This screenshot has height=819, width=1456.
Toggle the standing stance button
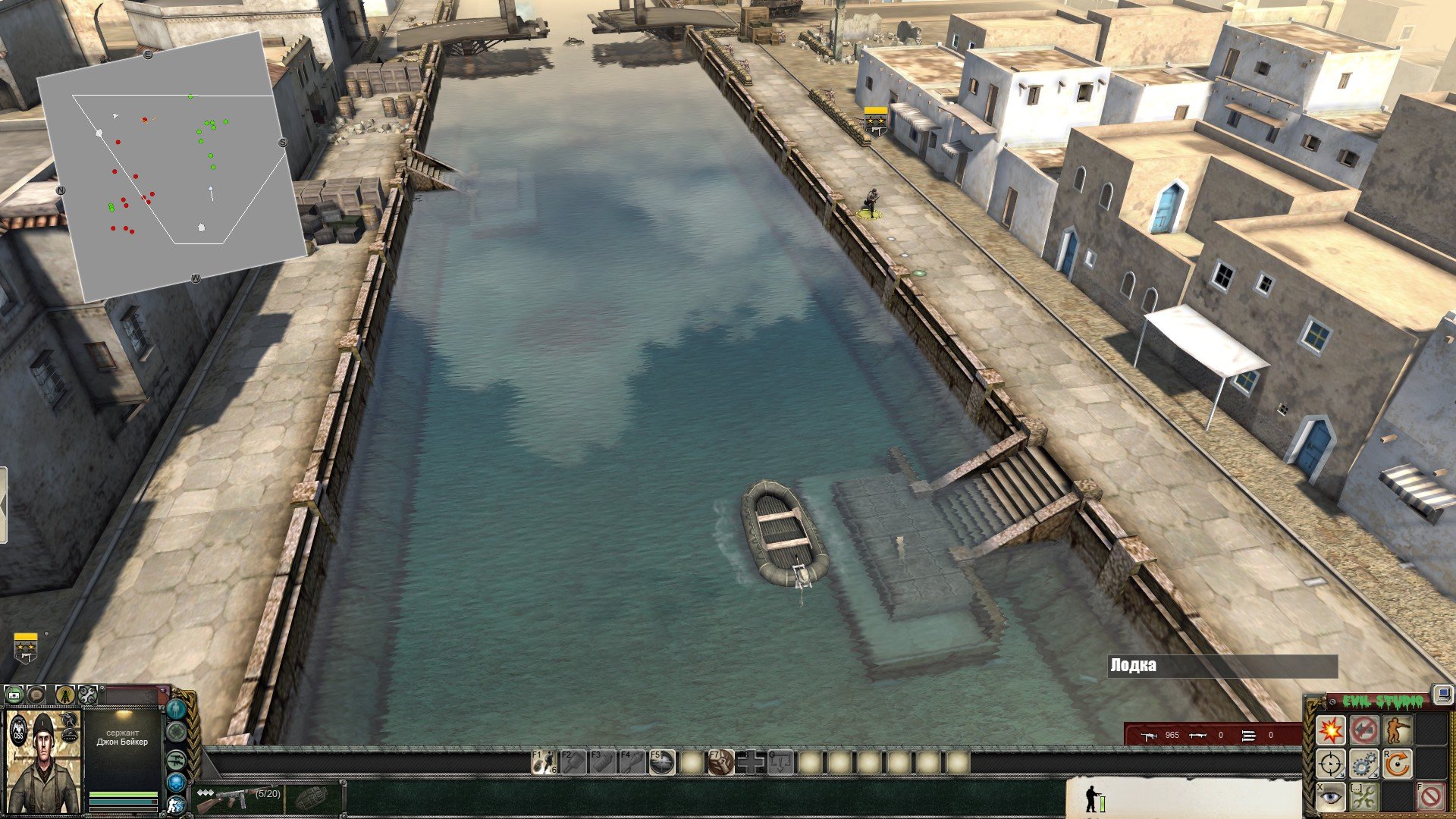pyautogui.click(x=177, y=710)
